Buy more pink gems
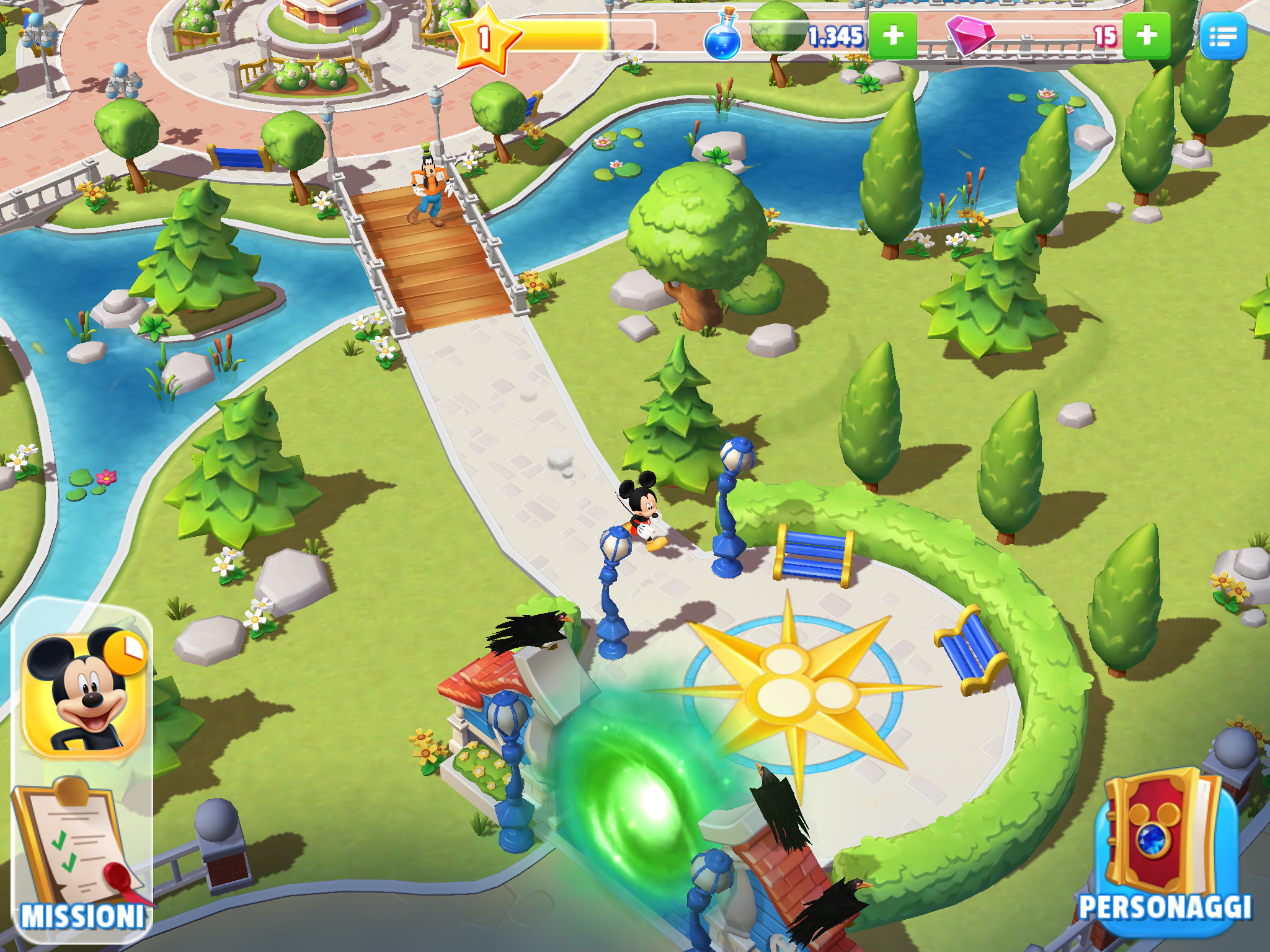This screenshot has height=952, width=1270. click(1146, 37)
